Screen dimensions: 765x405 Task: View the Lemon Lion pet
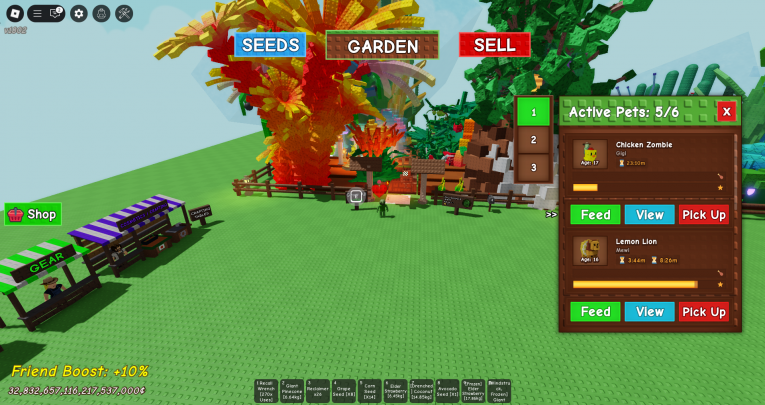(x=649, y=311)
